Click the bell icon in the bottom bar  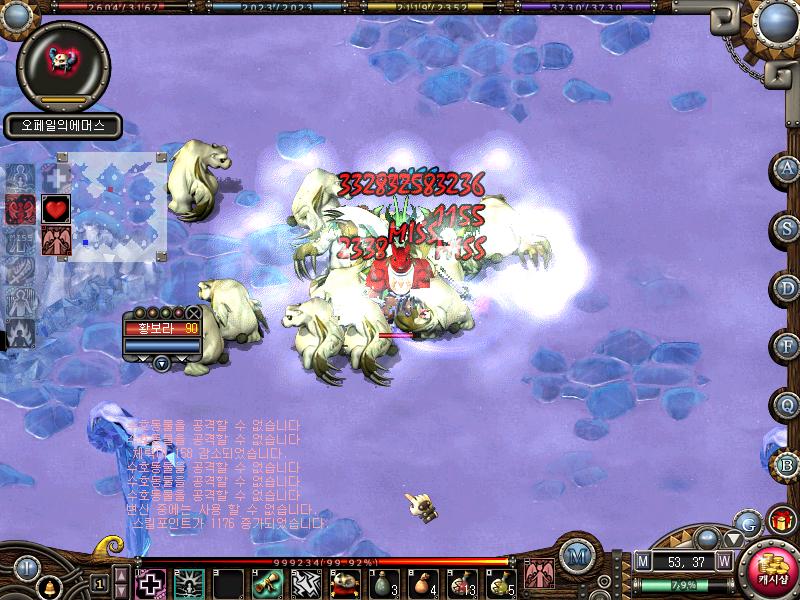[48, 586]
